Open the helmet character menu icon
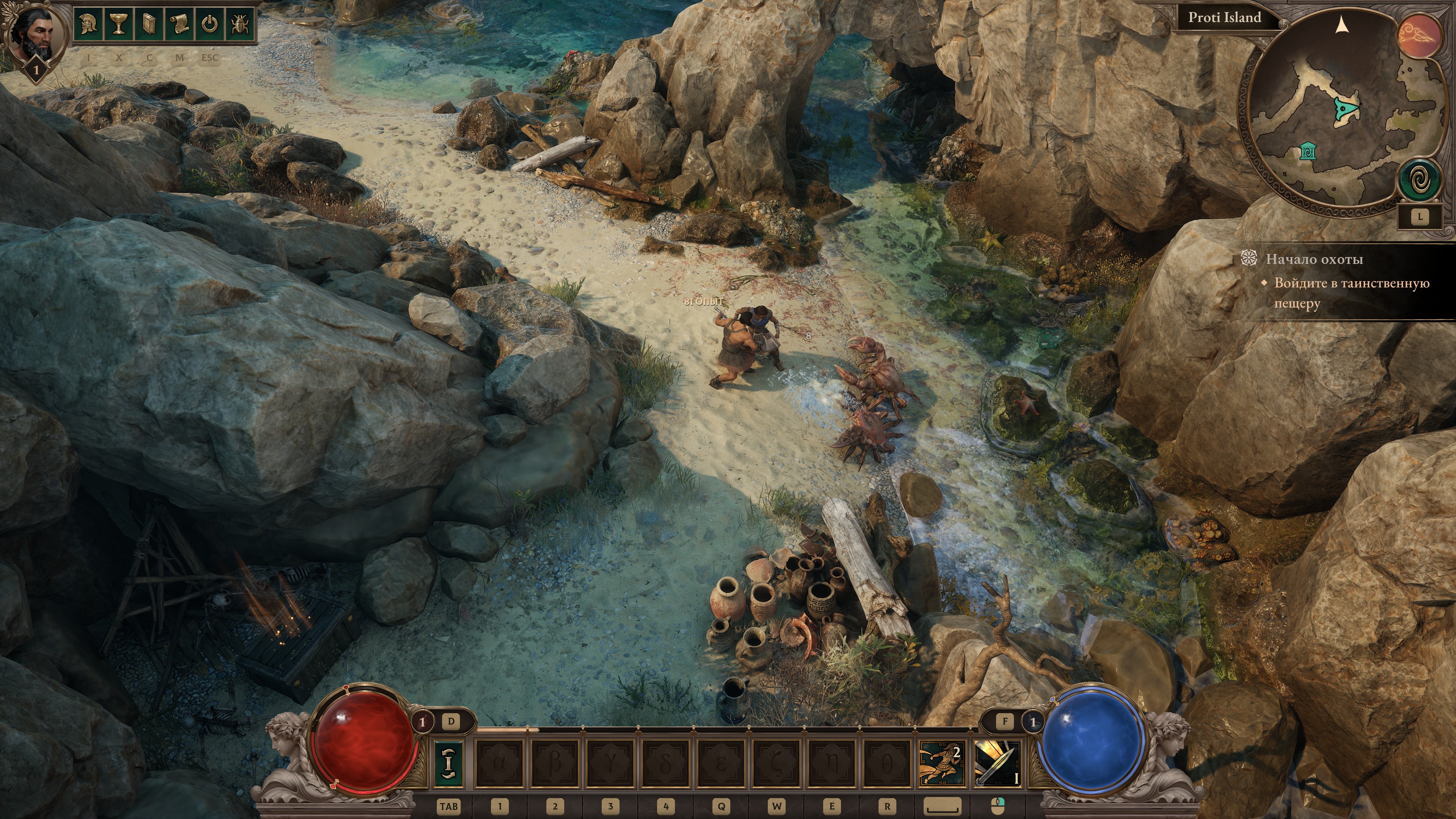This screenshot has height=819, width=1456. coord(89,24)
